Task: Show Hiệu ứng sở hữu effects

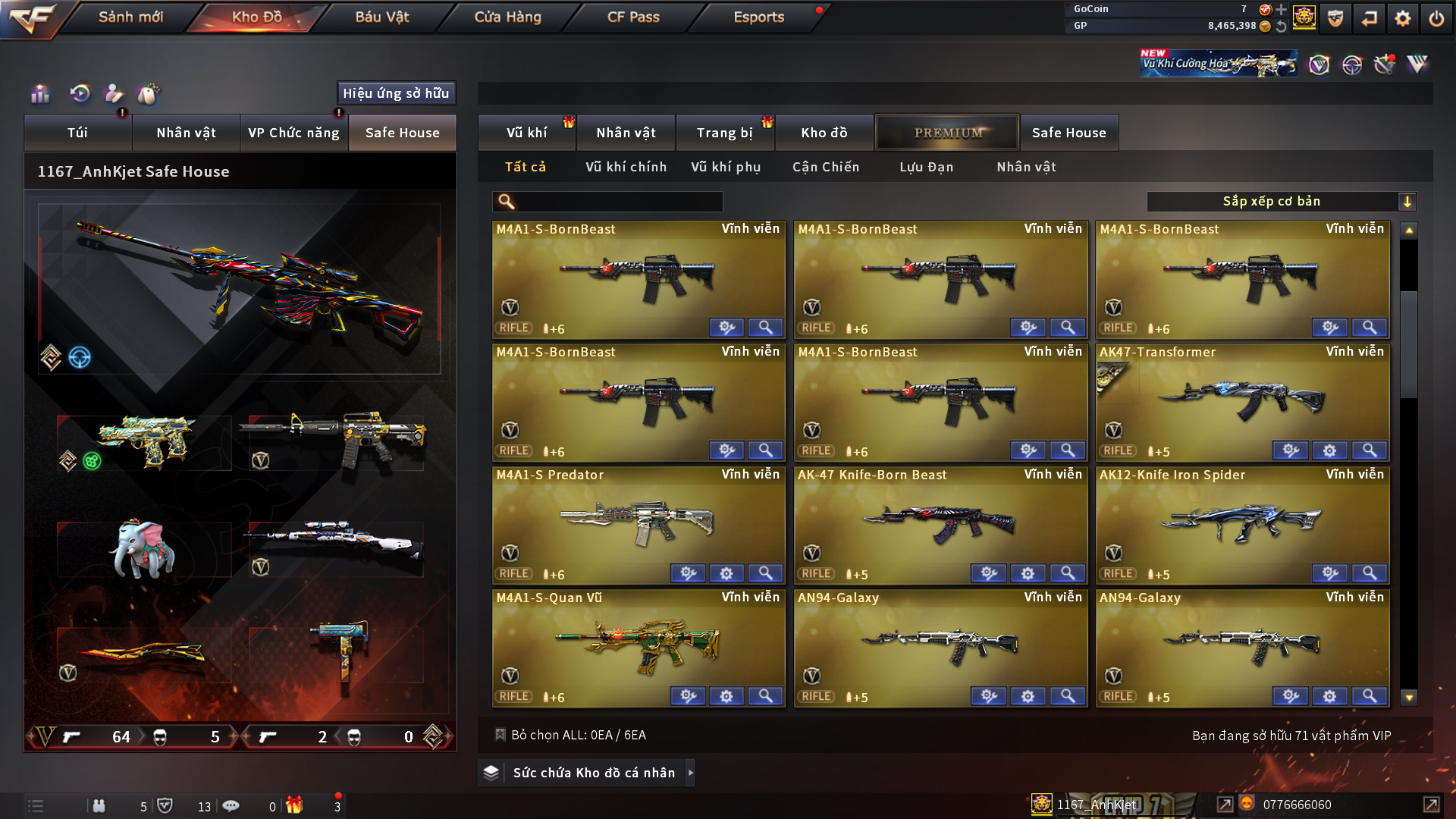Action: 396,93
